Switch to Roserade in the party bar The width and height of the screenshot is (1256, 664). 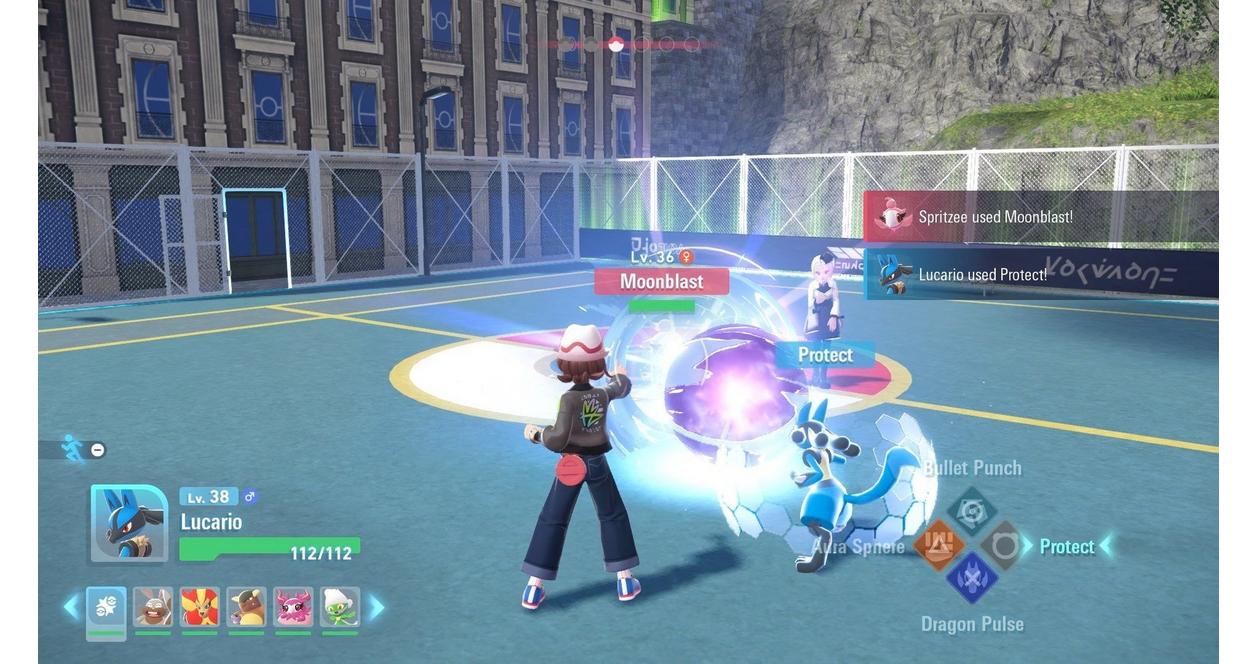coord(340,607)
